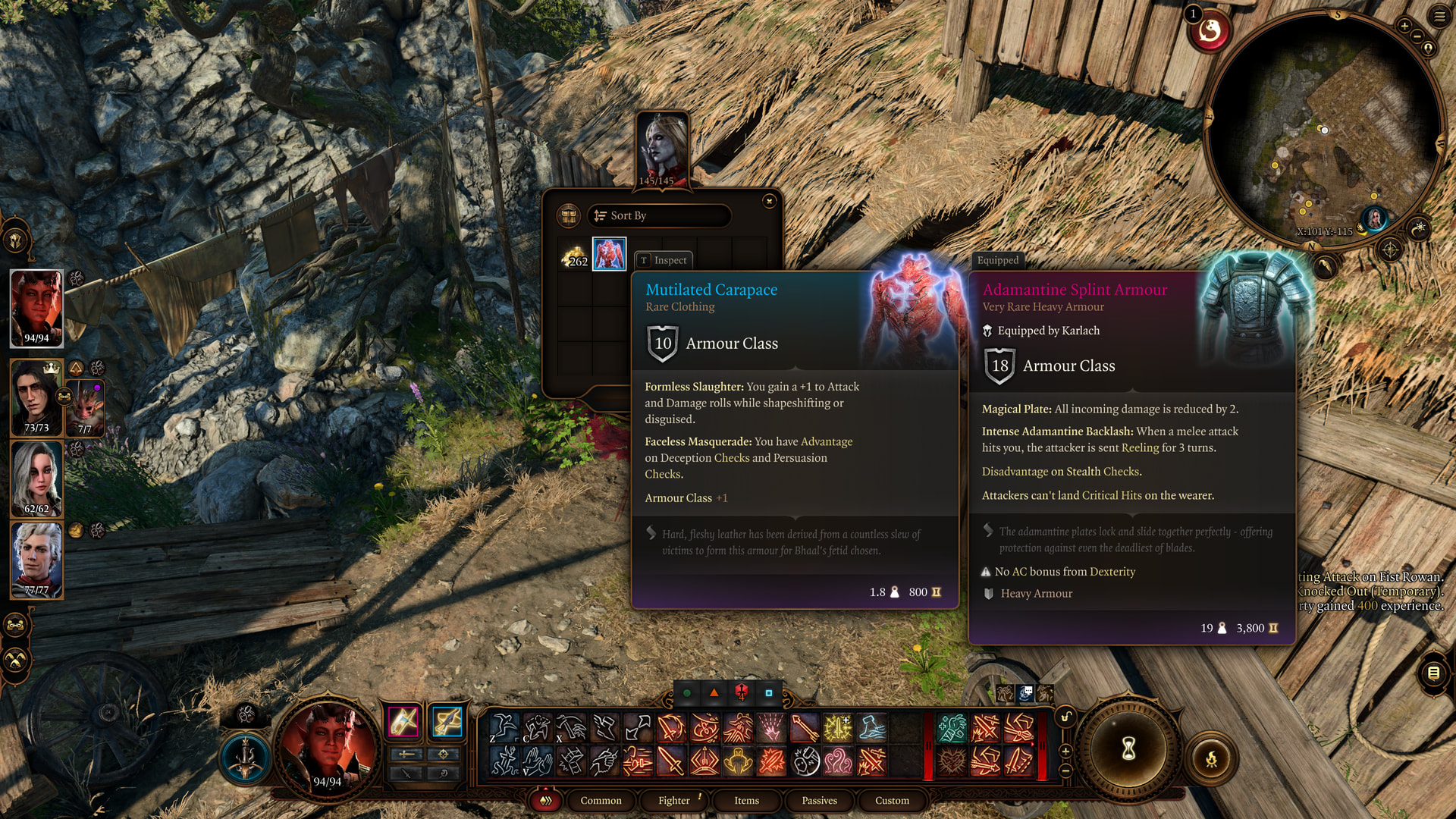The width and height of the screenshot is (1456, 819).
Task: Click the hourglass end turn button
Action: click(1128, 749)
